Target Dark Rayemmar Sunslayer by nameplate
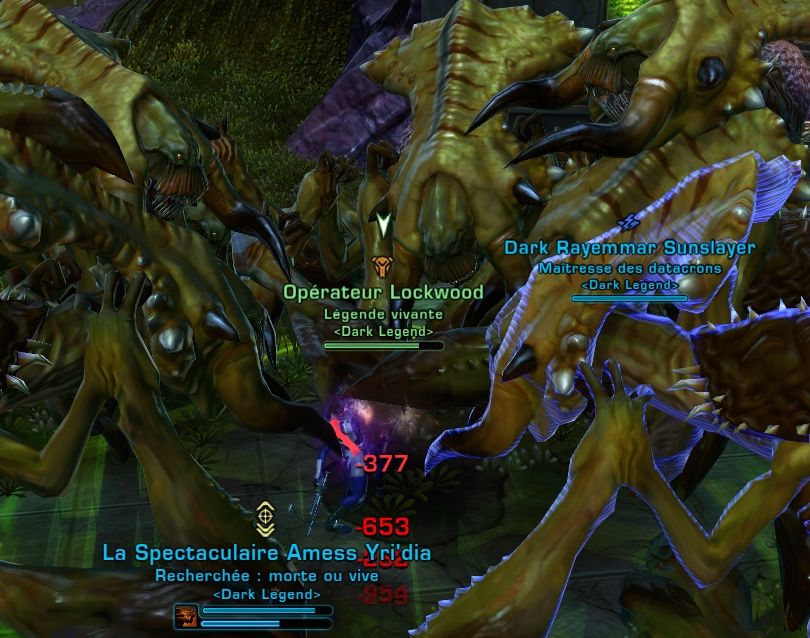810x638 pixels. [x=629, y=248]
